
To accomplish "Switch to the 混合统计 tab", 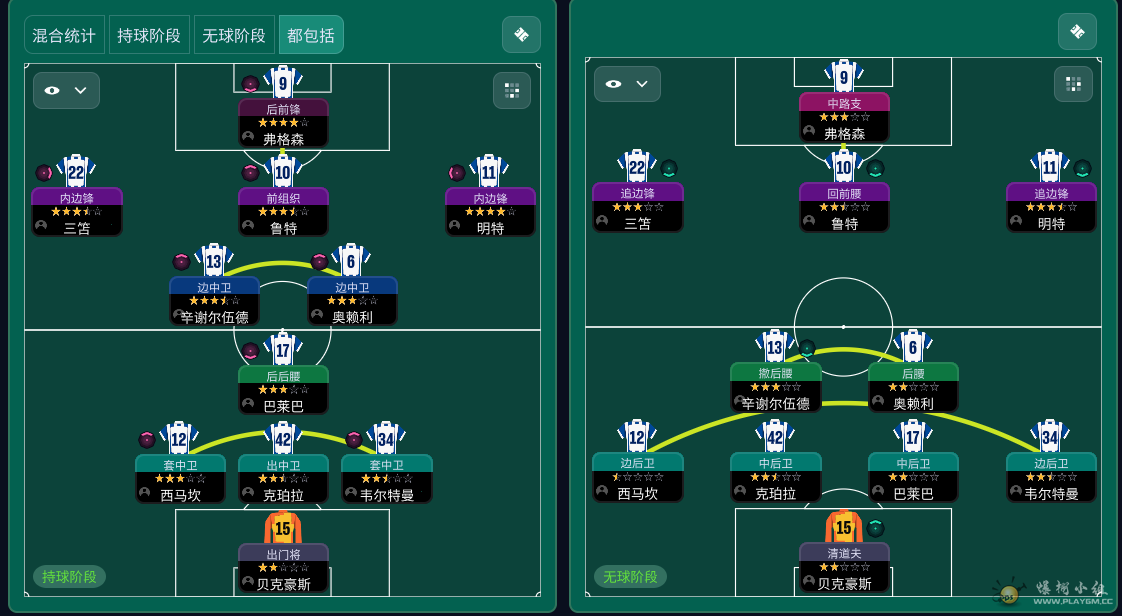I will click(x=64, y=35).
